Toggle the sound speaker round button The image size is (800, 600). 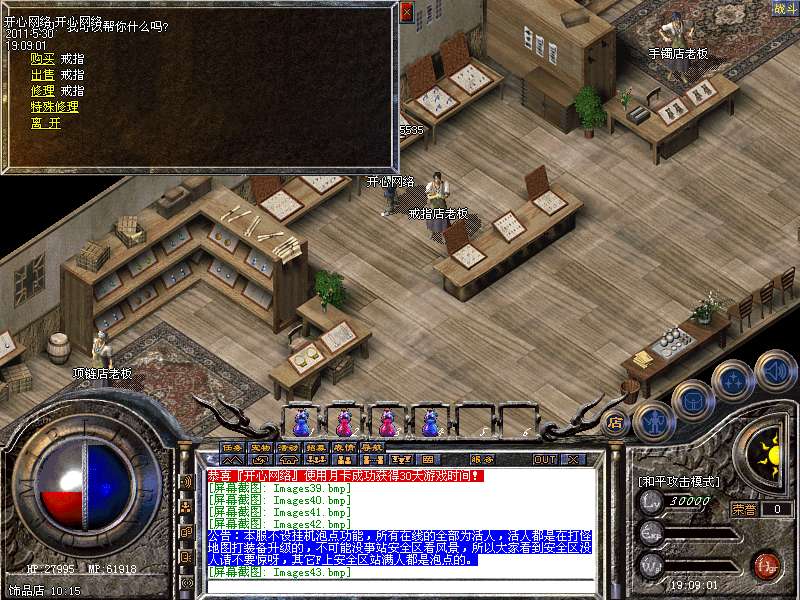(775, 370)
